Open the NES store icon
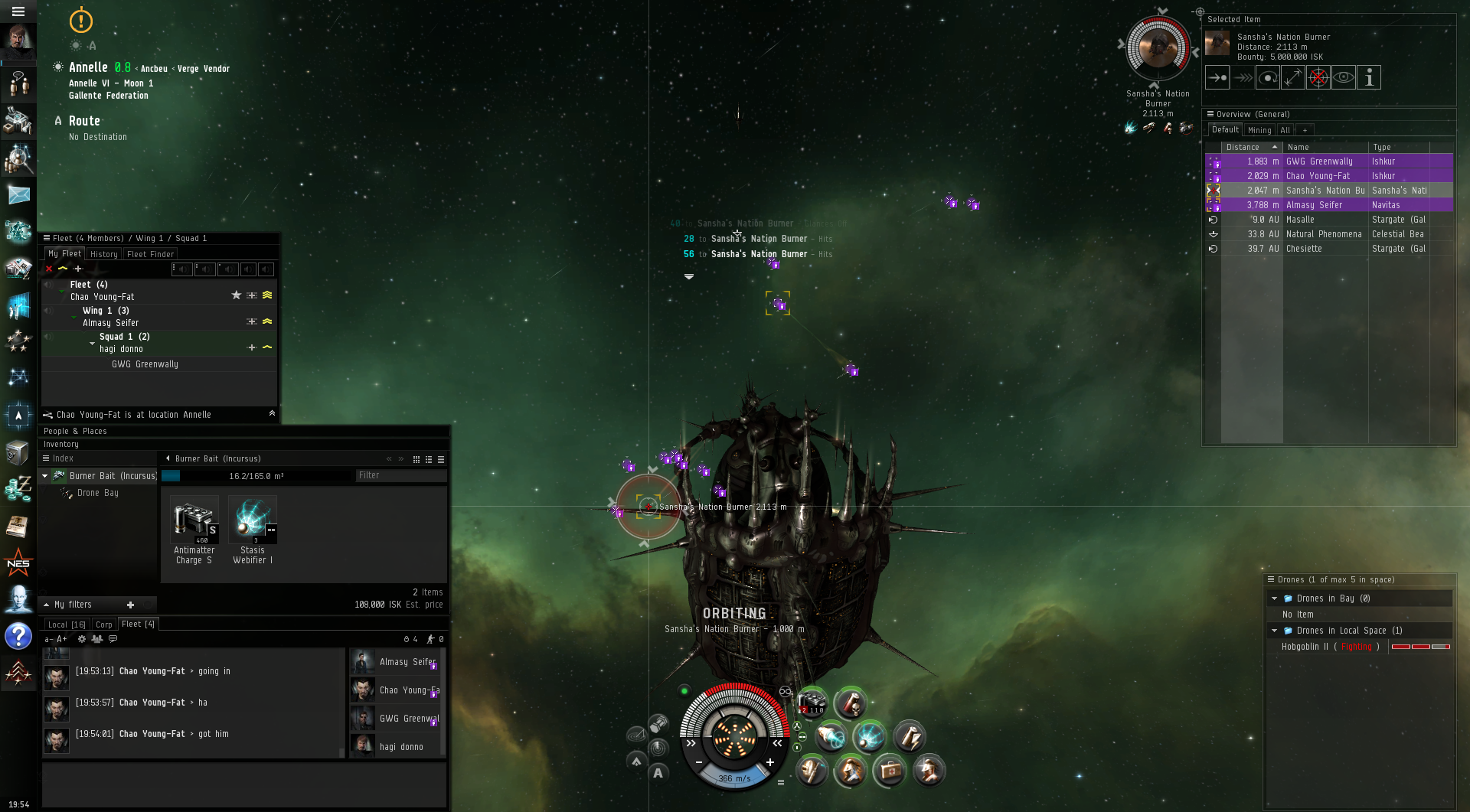Viewport: 1470px width, 812px height. pos(18,564)
